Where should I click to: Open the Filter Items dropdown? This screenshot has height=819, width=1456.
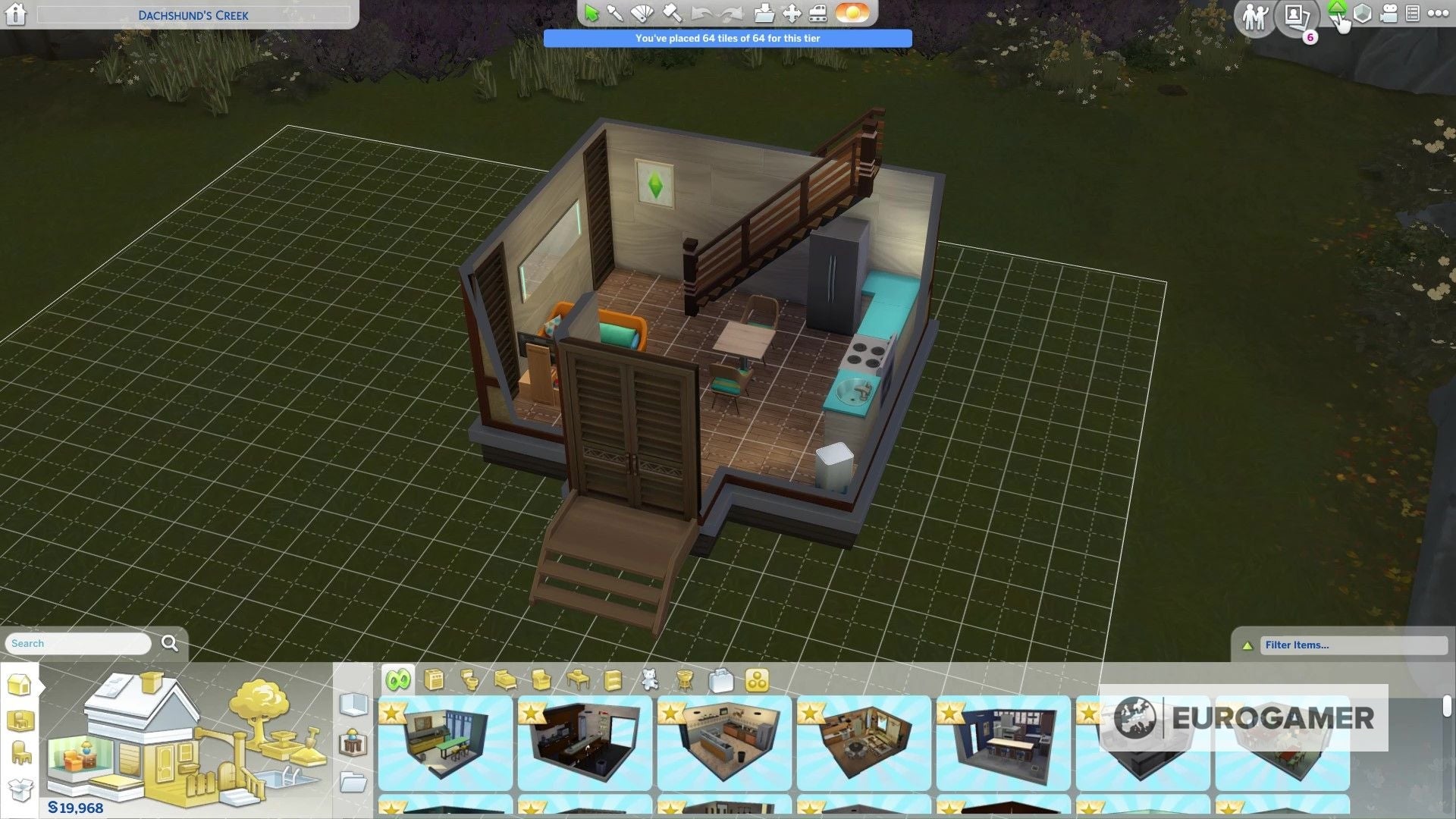[x=1354, y=645]
